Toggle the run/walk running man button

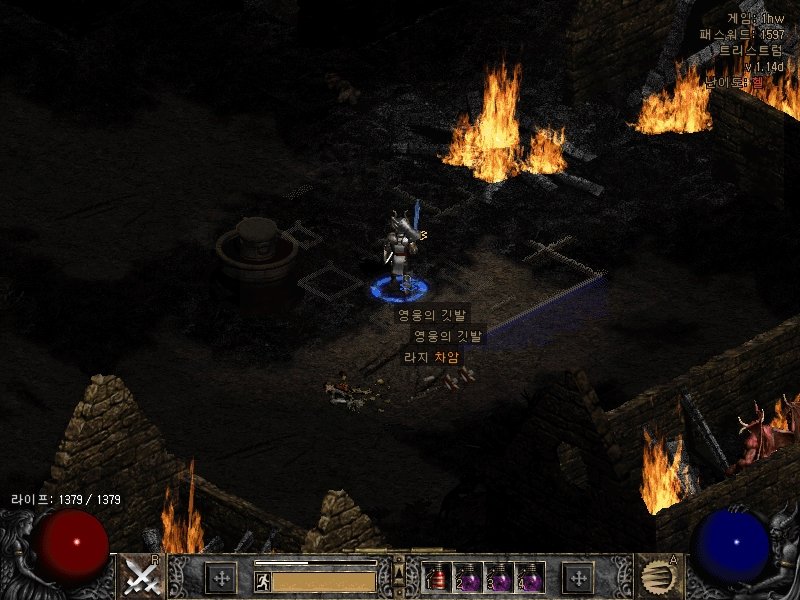click(x=262, y=581)
